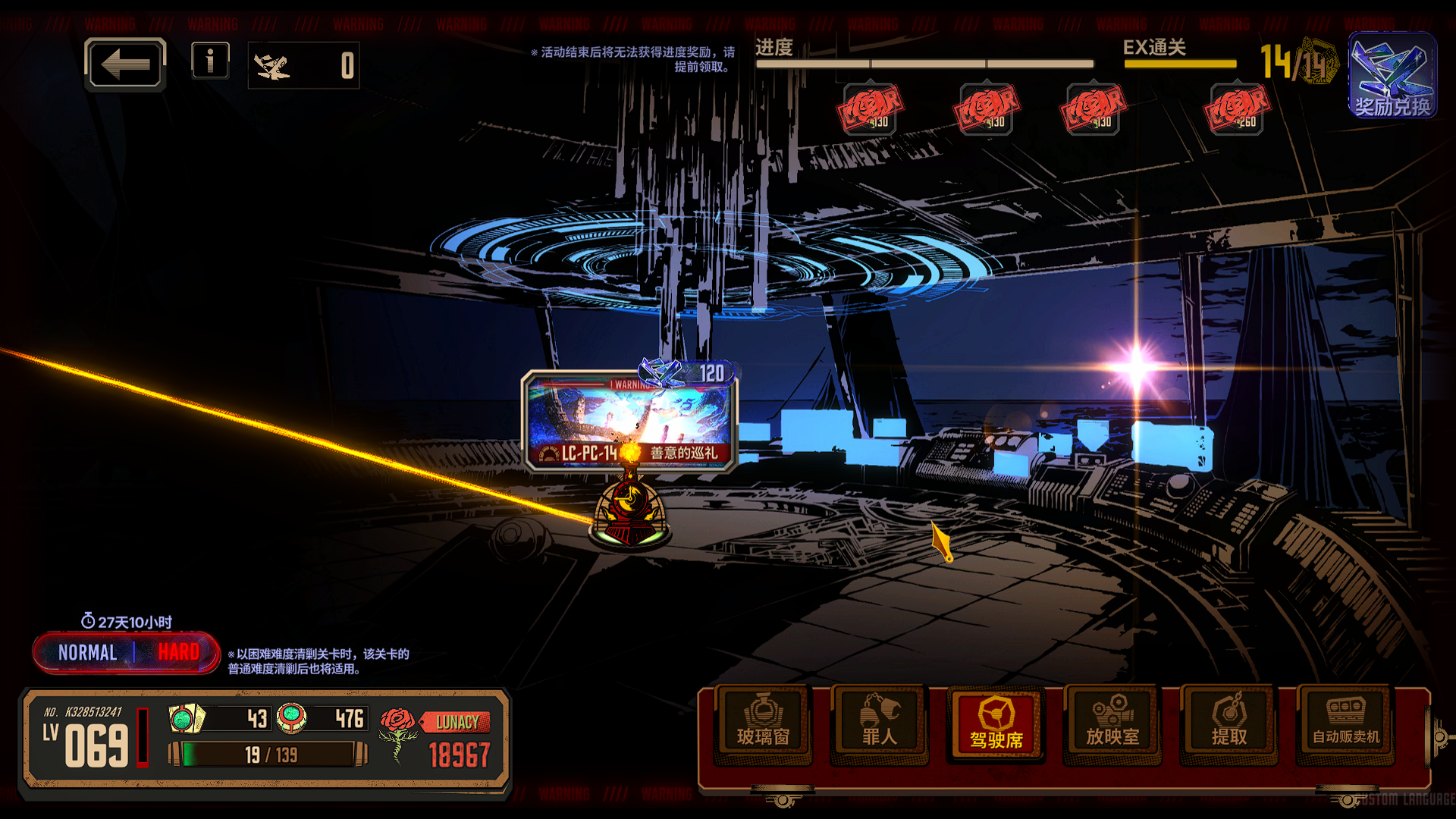Click the event currency counter
Viewport: 1456px width, 819px height.
tap(303, 66)
